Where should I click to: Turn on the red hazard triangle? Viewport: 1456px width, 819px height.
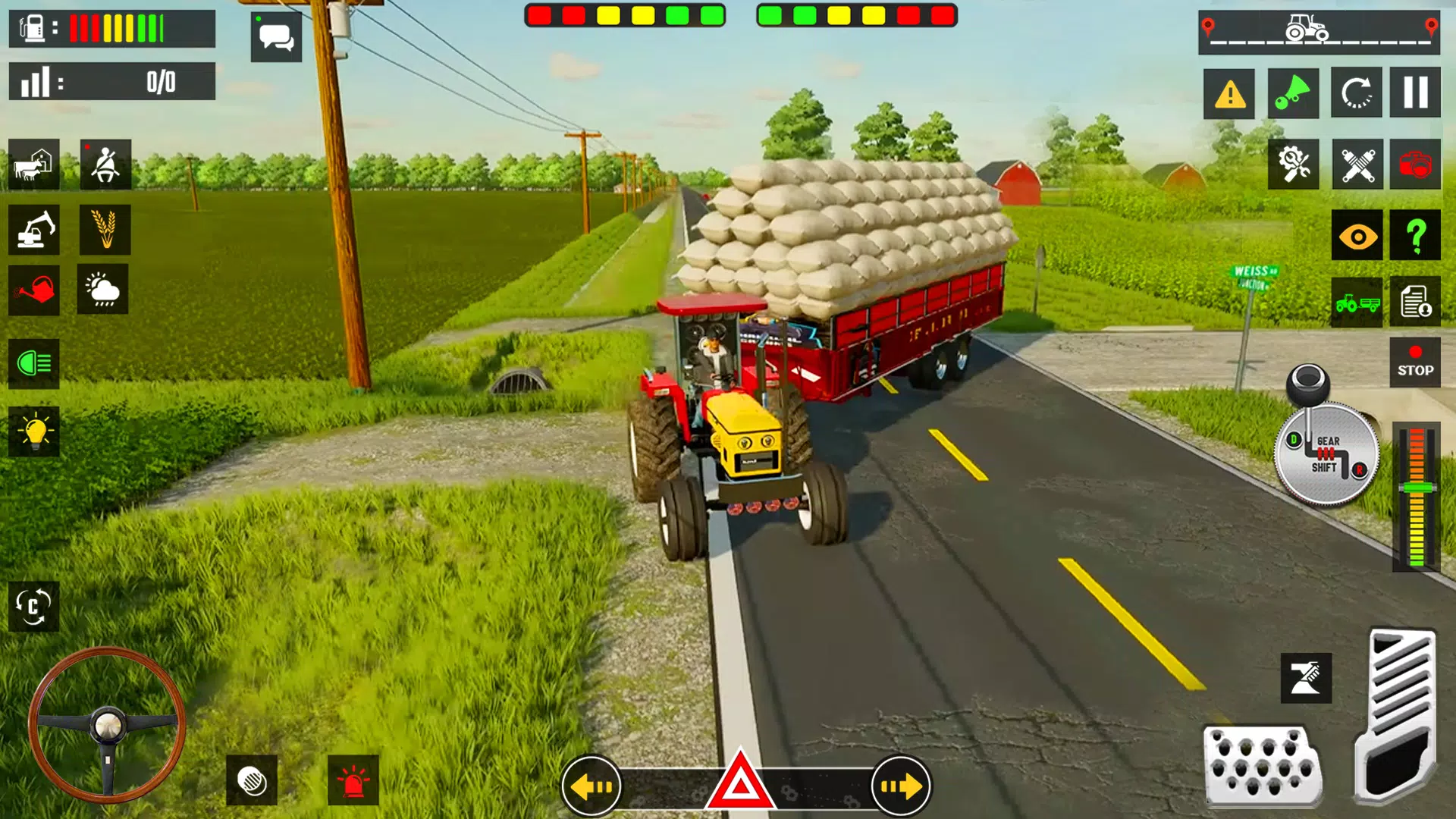pos(740,783)
